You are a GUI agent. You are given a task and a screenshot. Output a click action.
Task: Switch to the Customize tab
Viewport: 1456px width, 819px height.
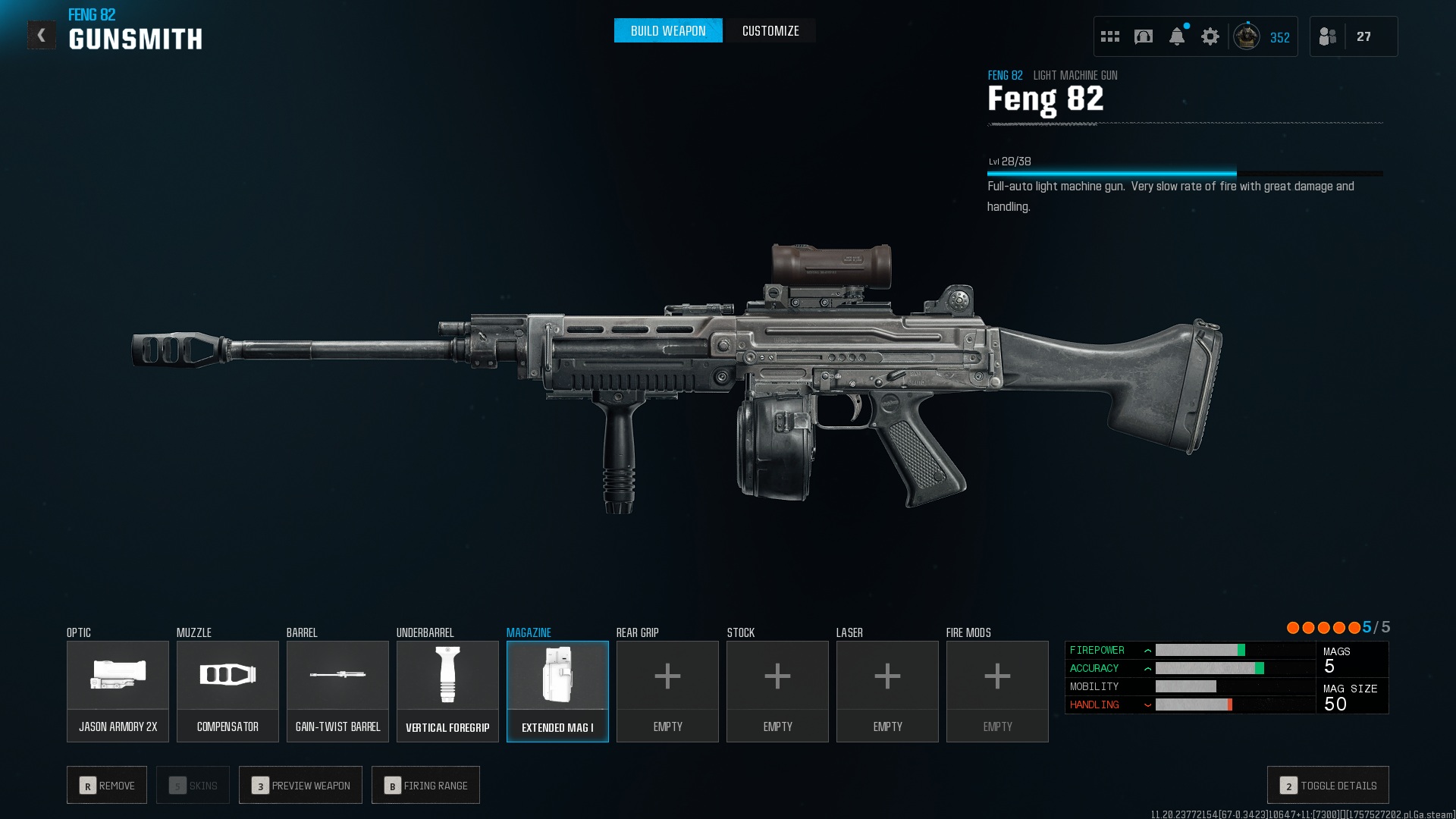pos(770,31)
